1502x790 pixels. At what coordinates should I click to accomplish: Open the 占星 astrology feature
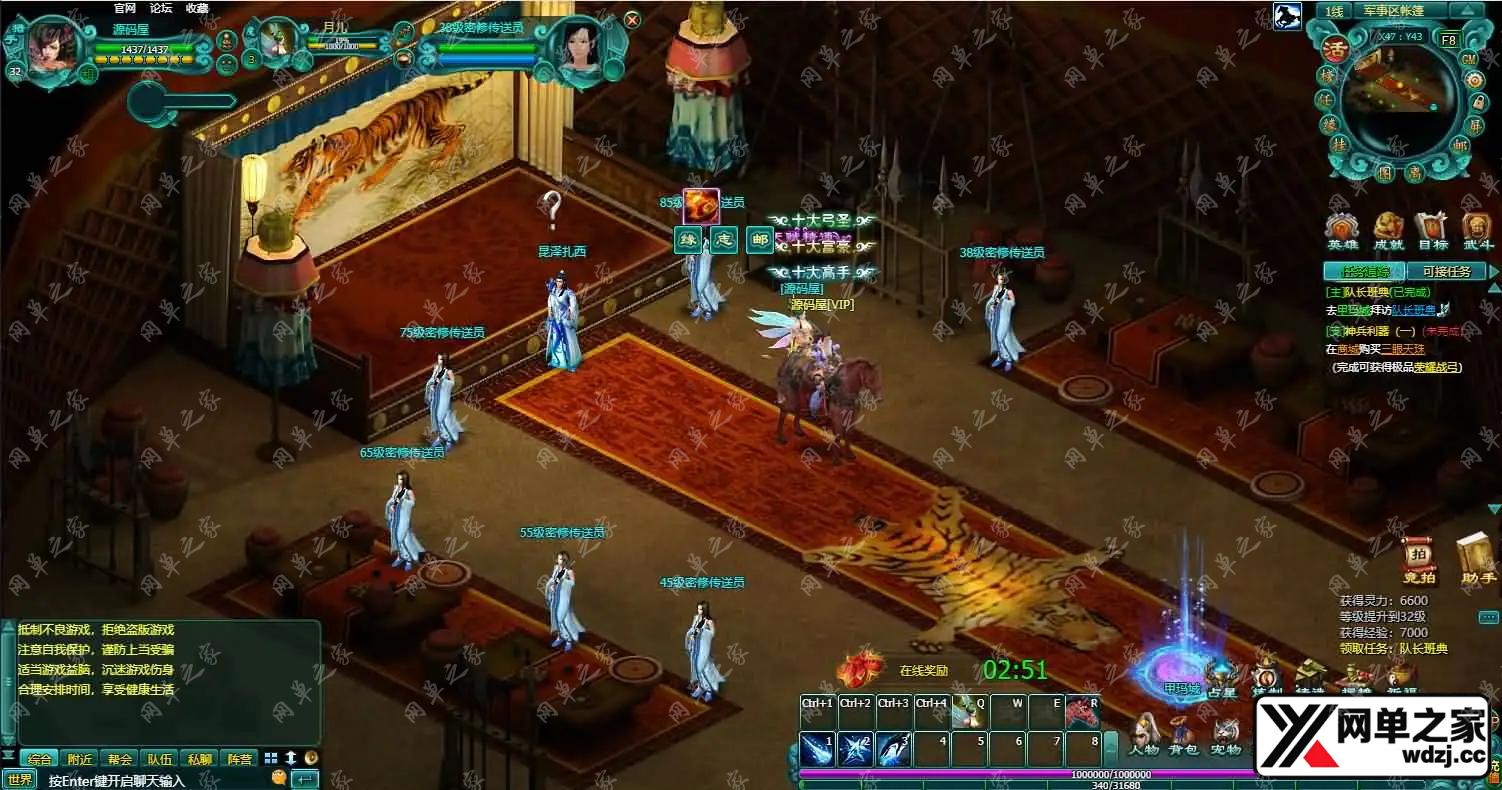(1222, 681)
